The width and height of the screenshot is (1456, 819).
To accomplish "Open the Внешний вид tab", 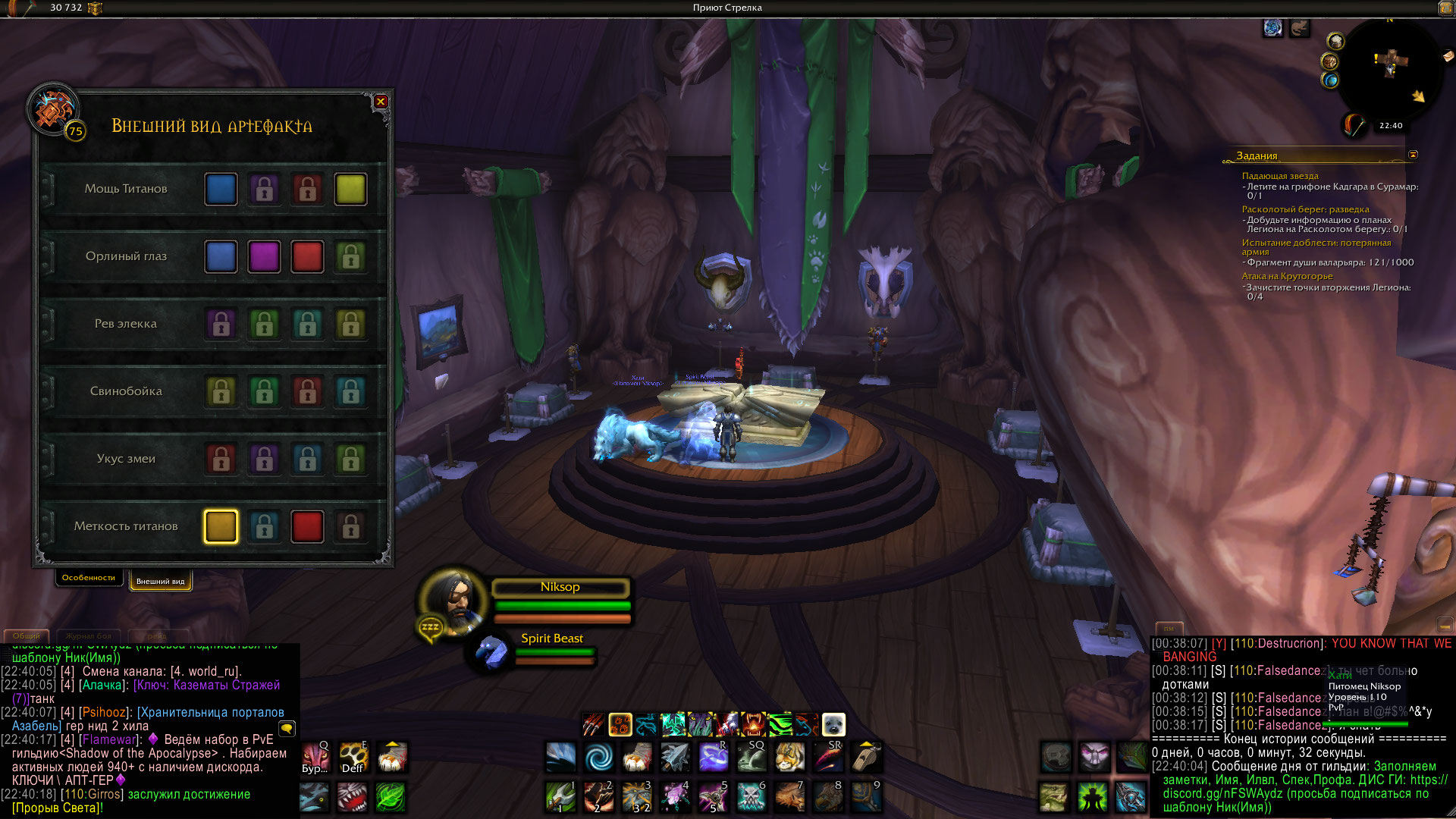I will point(160,581).
